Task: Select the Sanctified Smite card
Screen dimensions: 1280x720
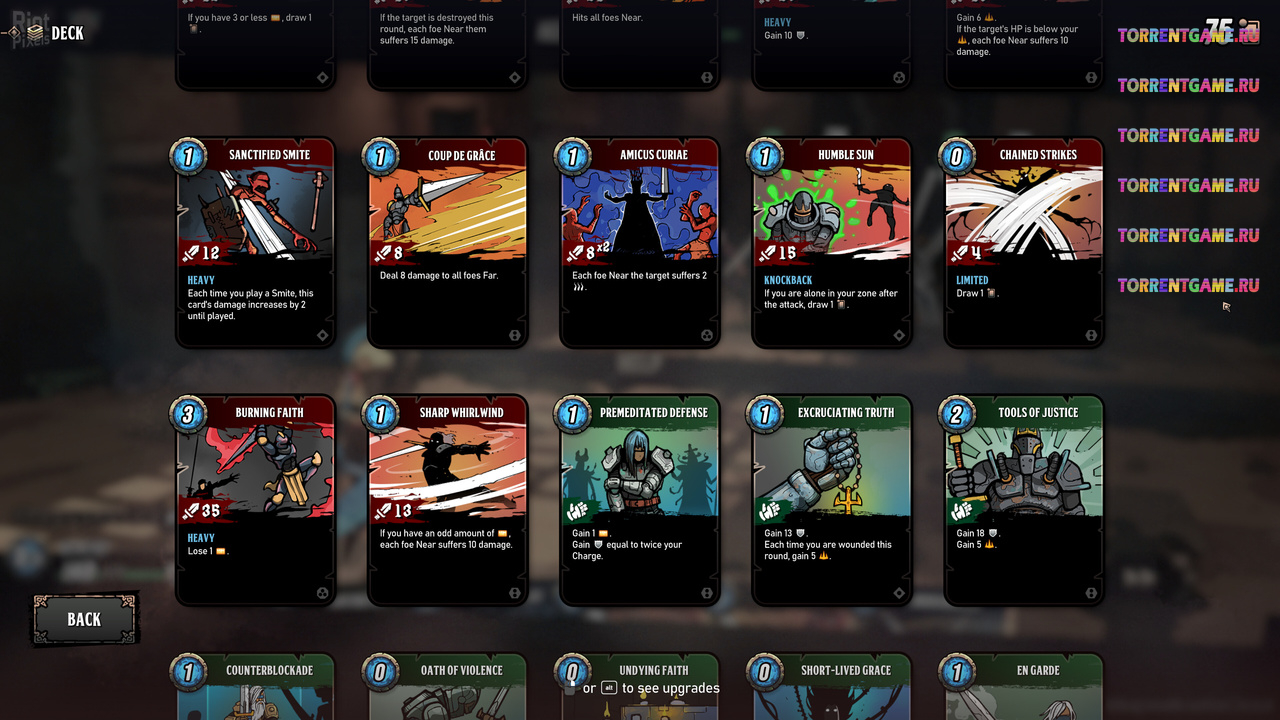Action: click(x=256, y=243)
